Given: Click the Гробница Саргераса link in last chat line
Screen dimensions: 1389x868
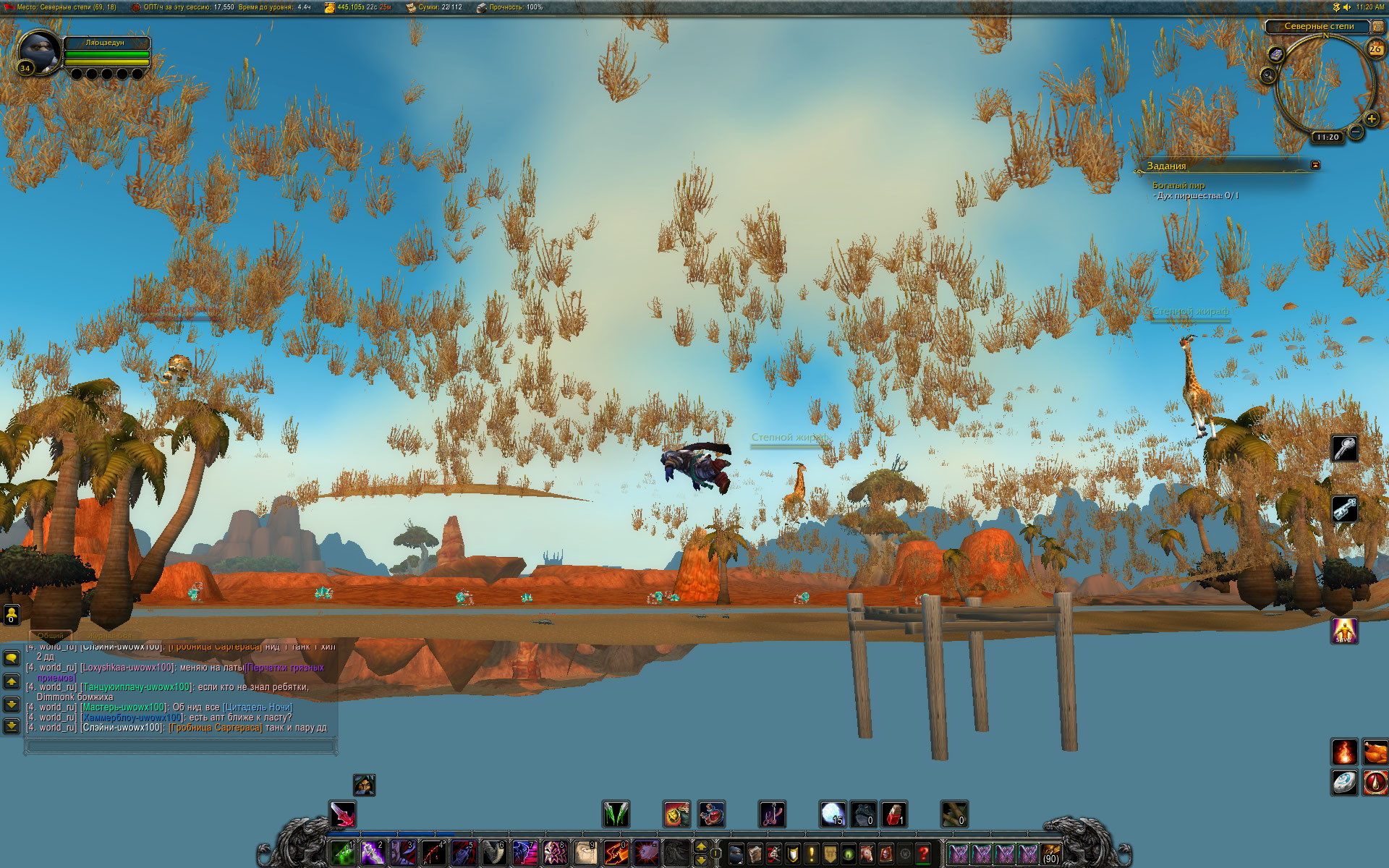Looking at the screenshot, I should click(x=216, y=728).
